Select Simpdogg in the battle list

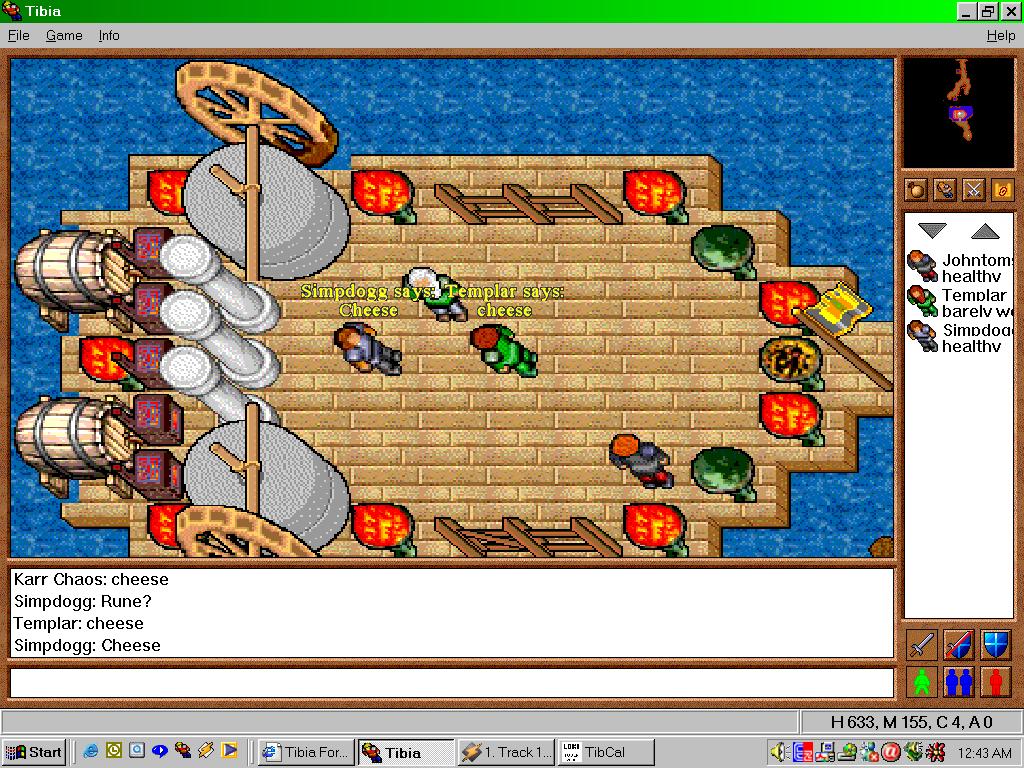(959, 337)
